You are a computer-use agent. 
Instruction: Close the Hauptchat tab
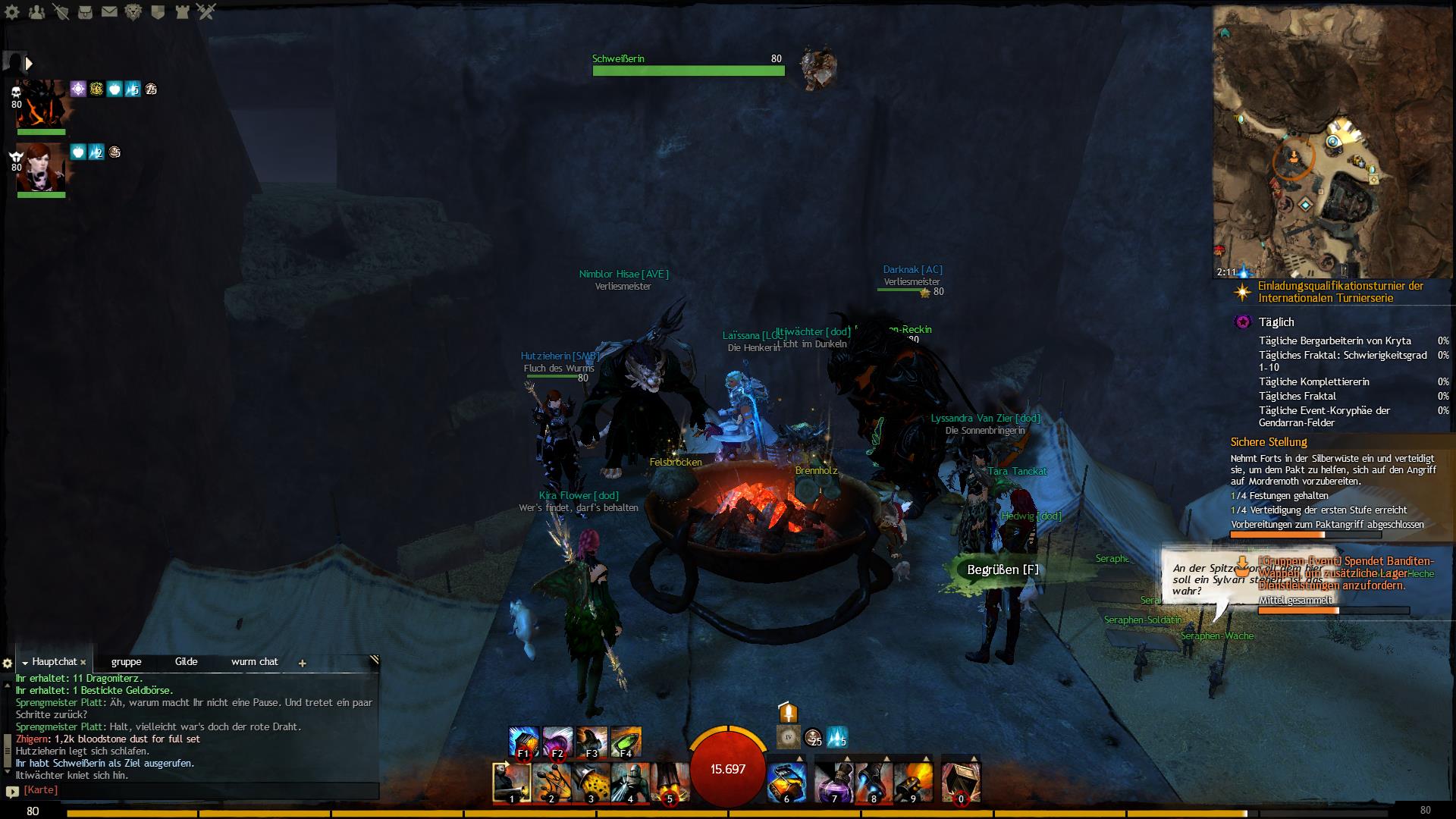coord(83,662)
